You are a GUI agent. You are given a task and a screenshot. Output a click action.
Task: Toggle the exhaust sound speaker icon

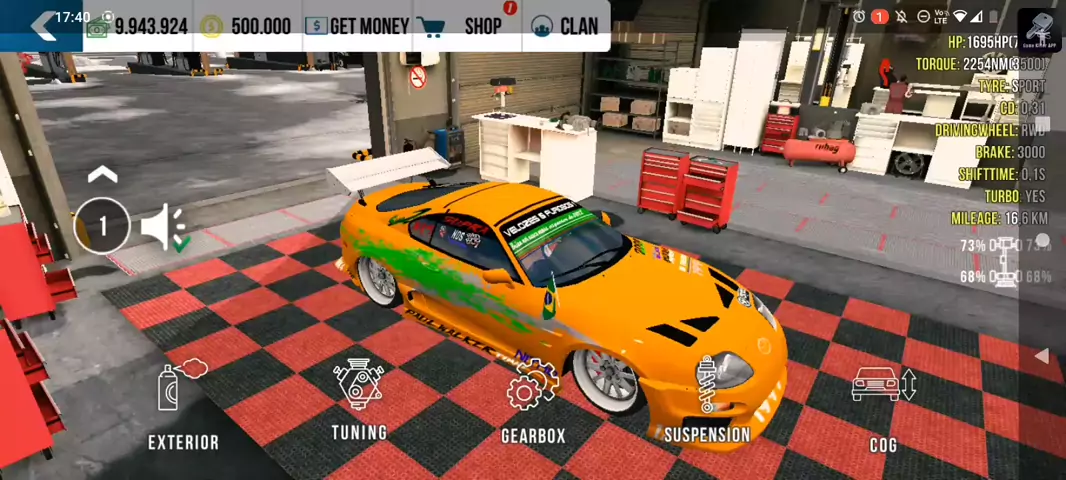164,227
